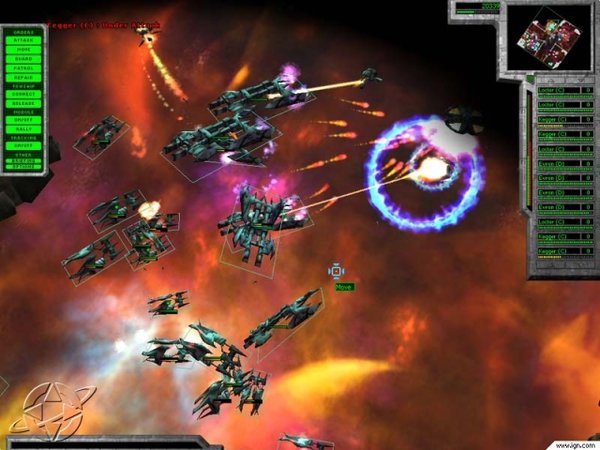Choose the Move order
The height and width of the screenshot is (450, 600).
point(22,50)
